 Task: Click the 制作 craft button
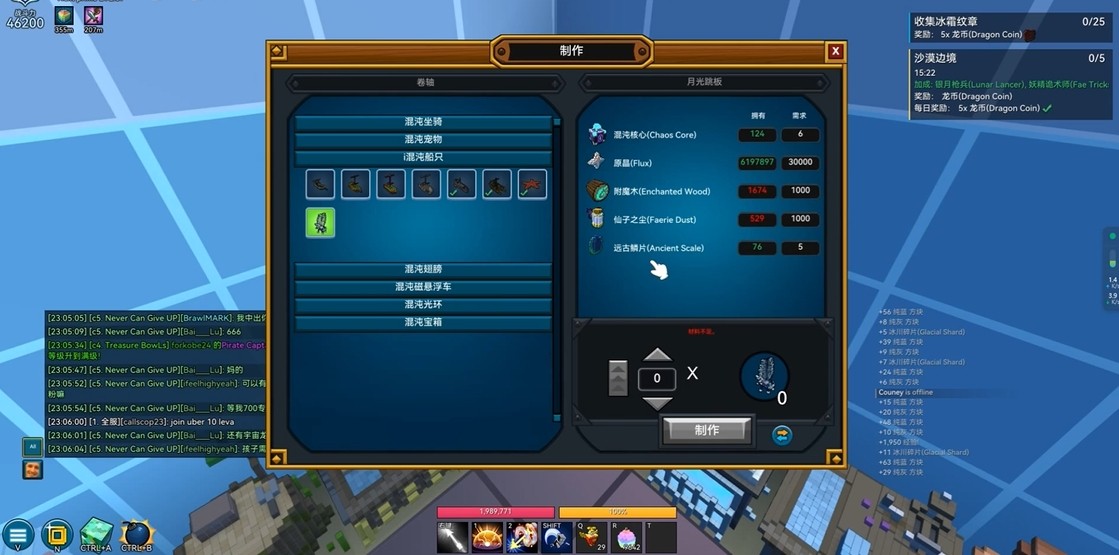pos(706,430)
